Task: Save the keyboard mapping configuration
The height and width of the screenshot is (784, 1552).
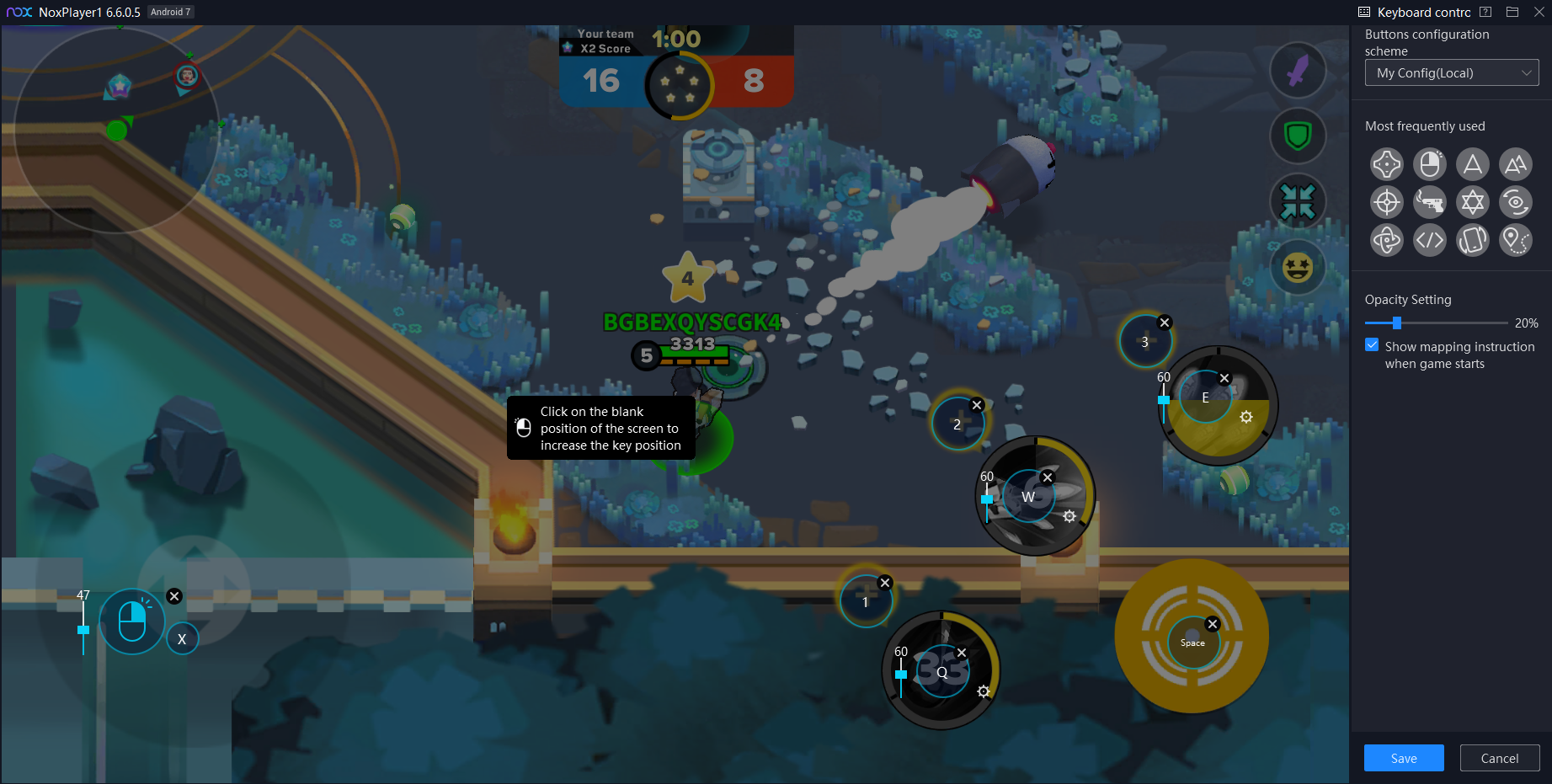Action: click(1403, 758)
